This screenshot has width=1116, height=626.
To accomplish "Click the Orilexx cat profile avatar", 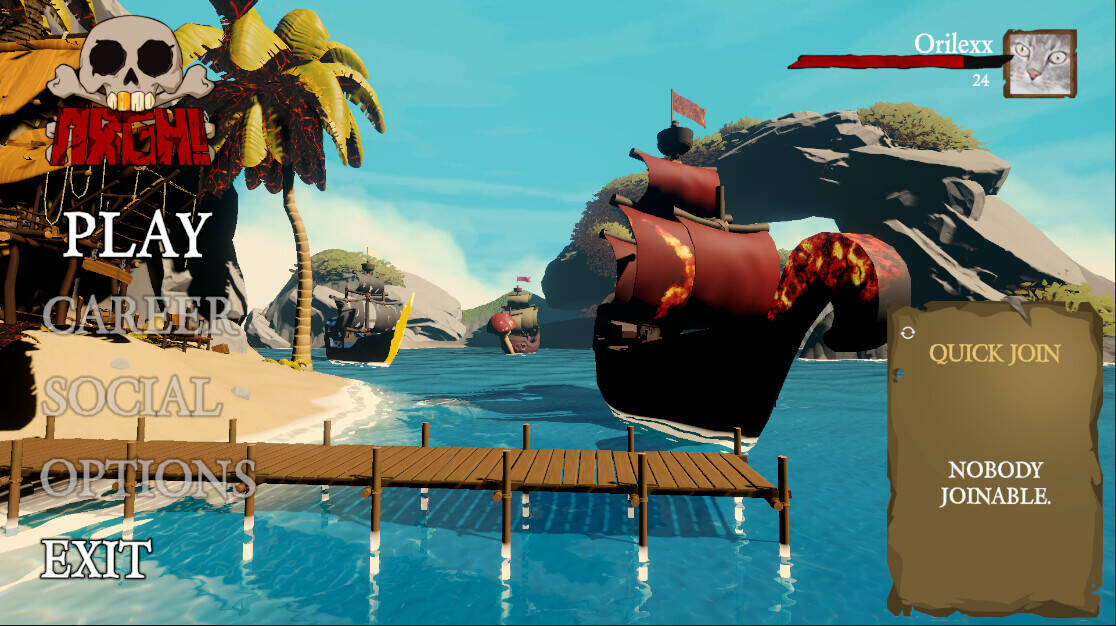I will (x=1040, y=64).
